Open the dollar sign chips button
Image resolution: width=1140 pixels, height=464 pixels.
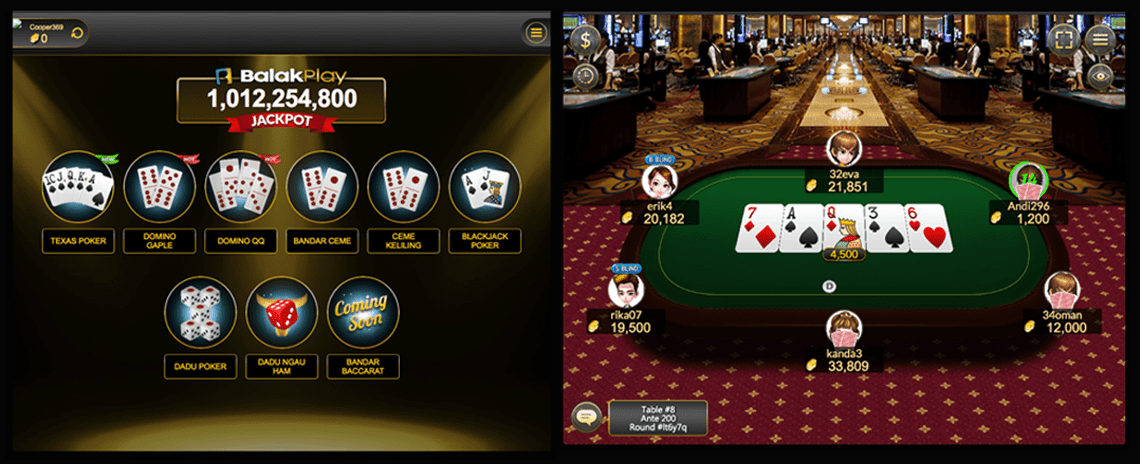point(584,40)
